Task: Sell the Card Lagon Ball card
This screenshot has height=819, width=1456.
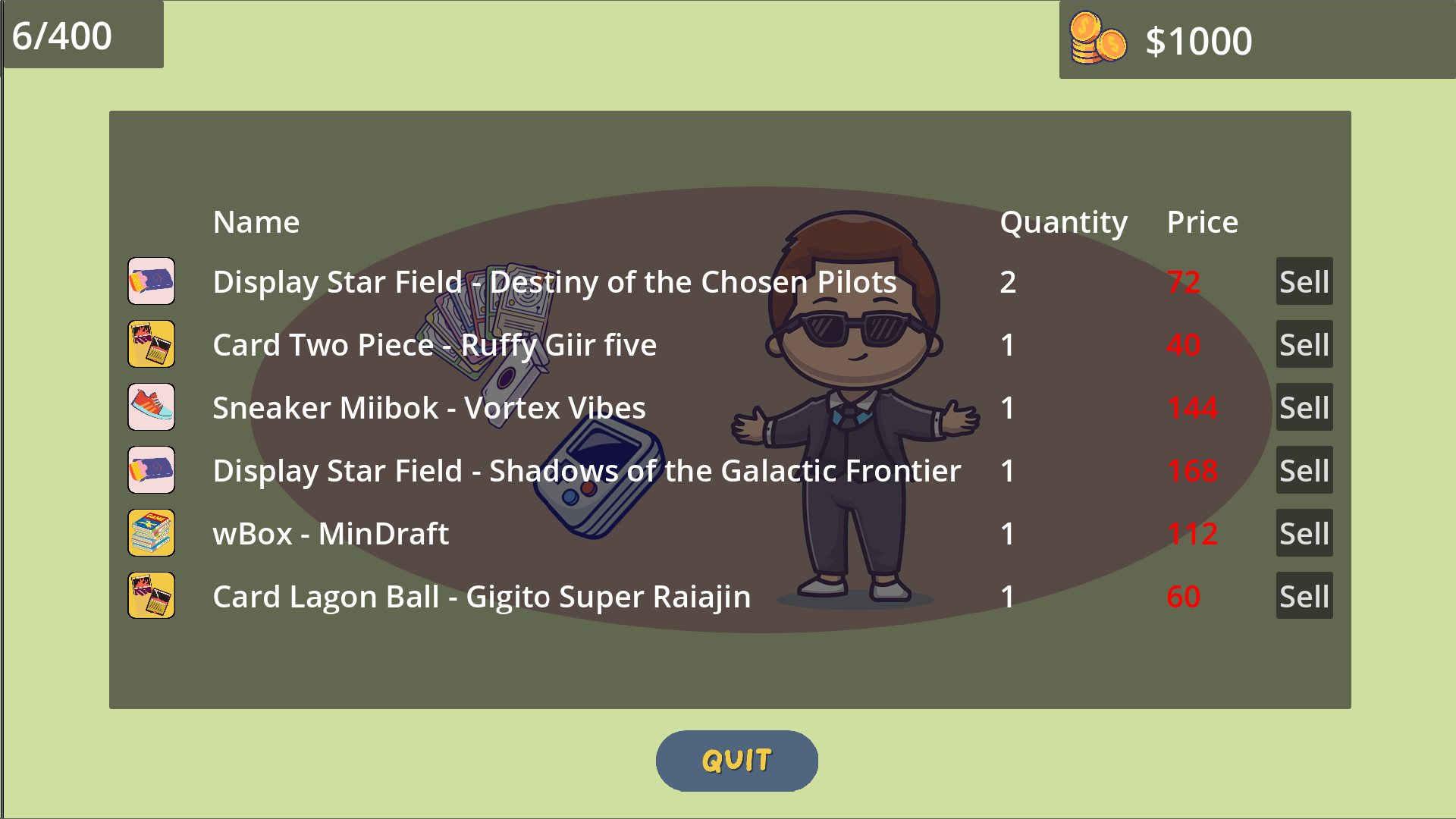Action: [x=1304, y=596]
